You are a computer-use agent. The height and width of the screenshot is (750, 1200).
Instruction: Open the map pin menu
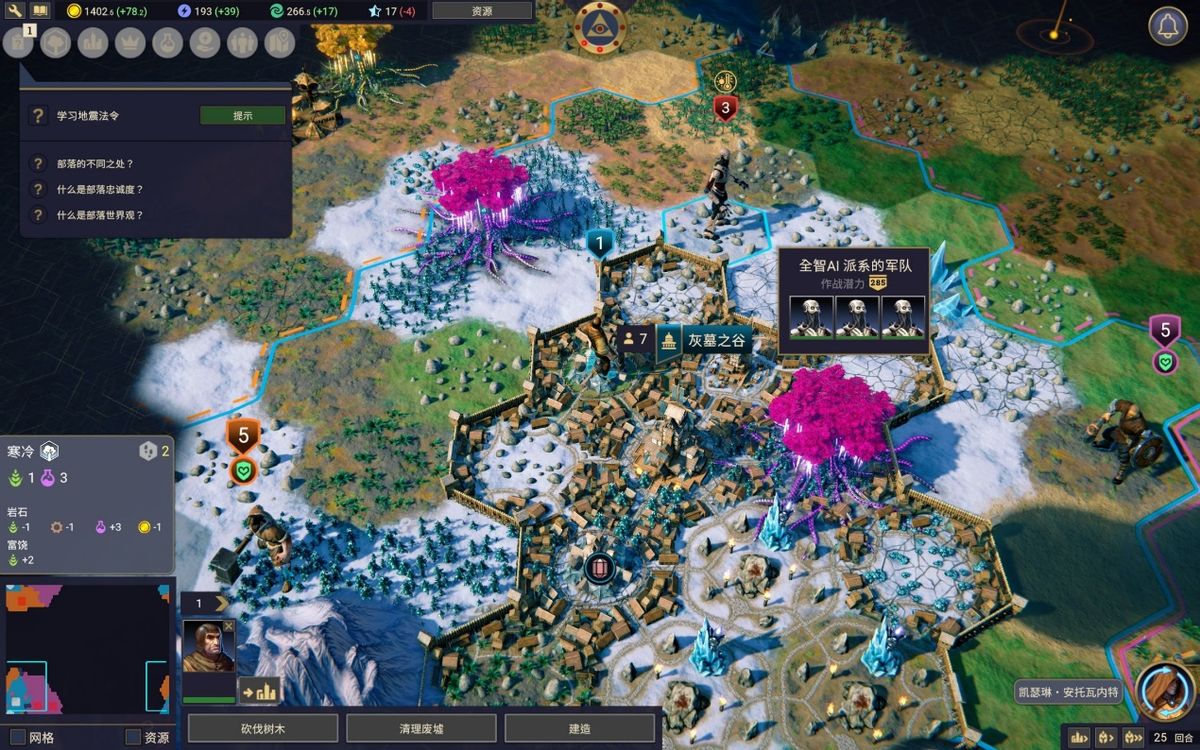(279, 42)
